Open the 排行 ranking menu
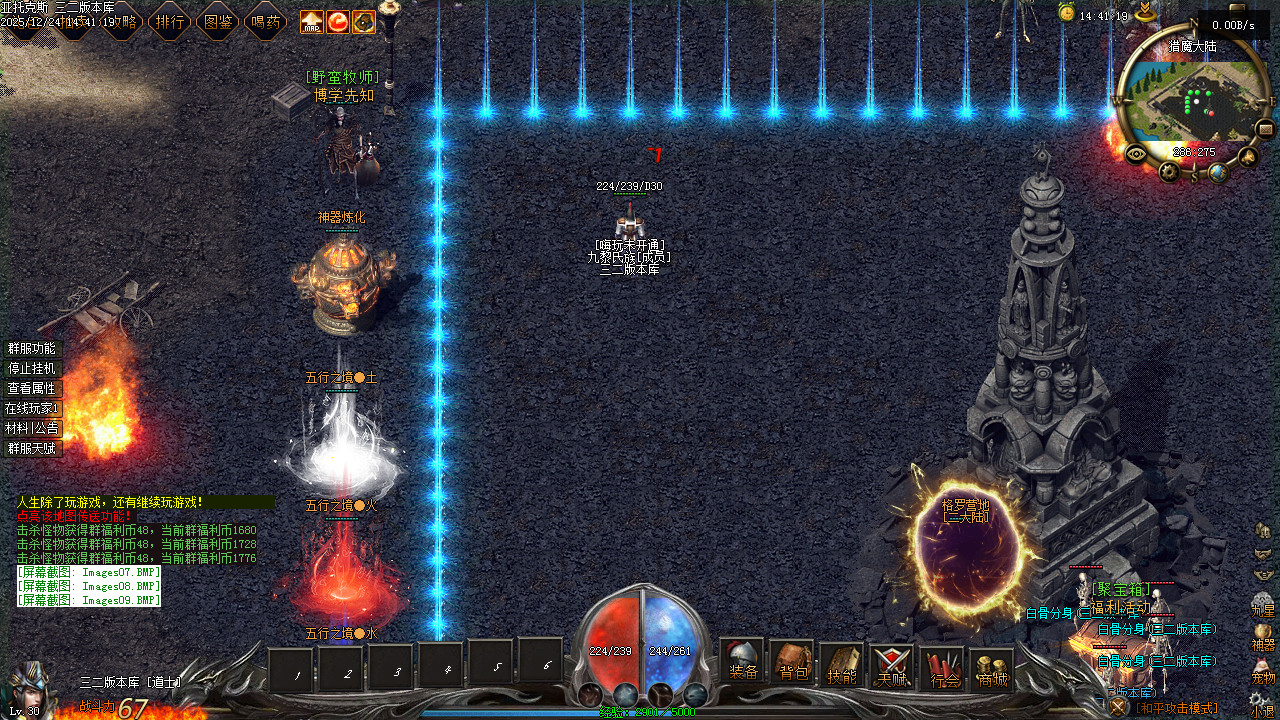This screenshot has width=1280, height=720. click(170, 21)
